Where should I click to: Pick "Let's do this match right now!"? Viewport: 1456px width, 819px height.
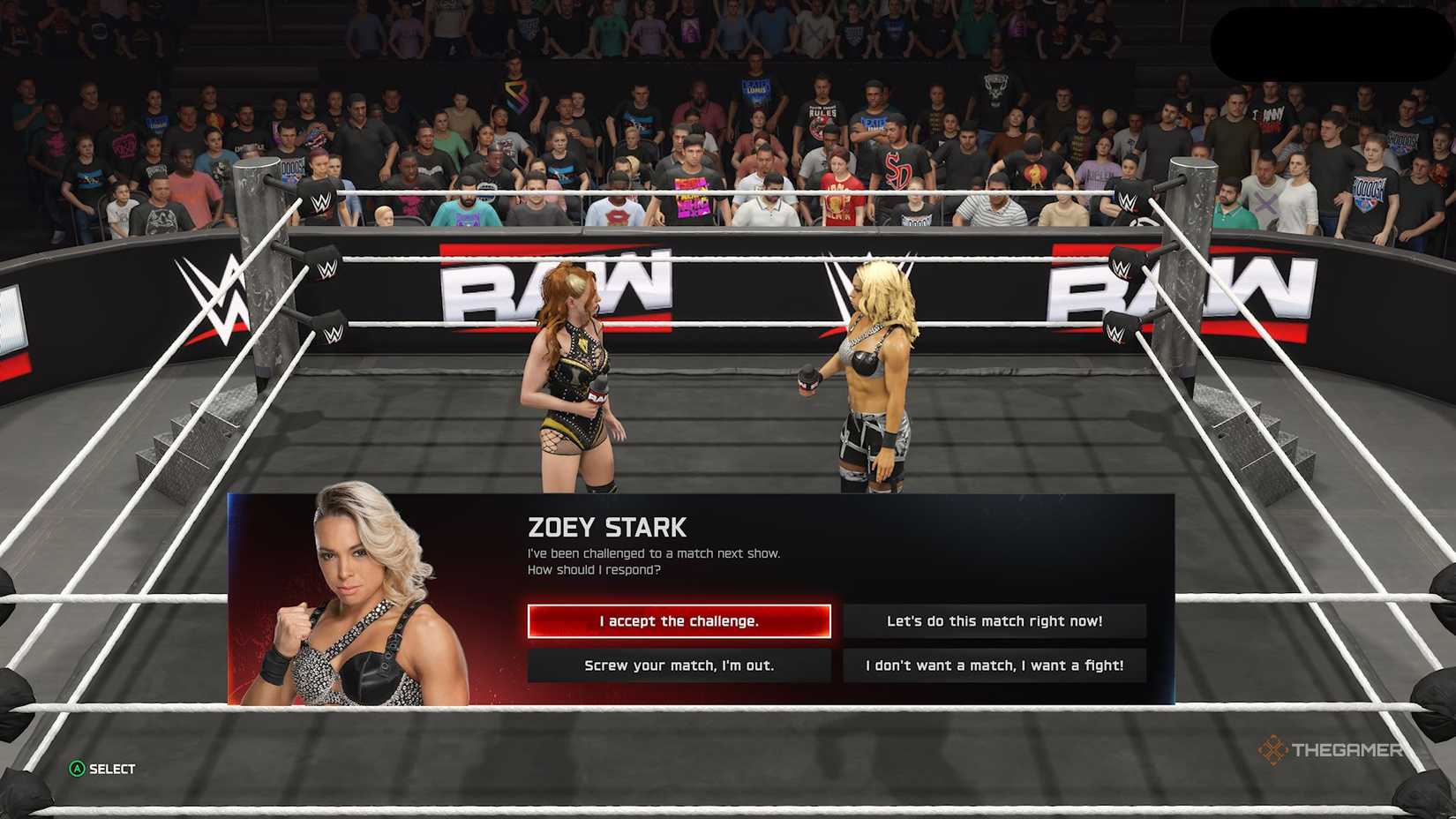995,620
